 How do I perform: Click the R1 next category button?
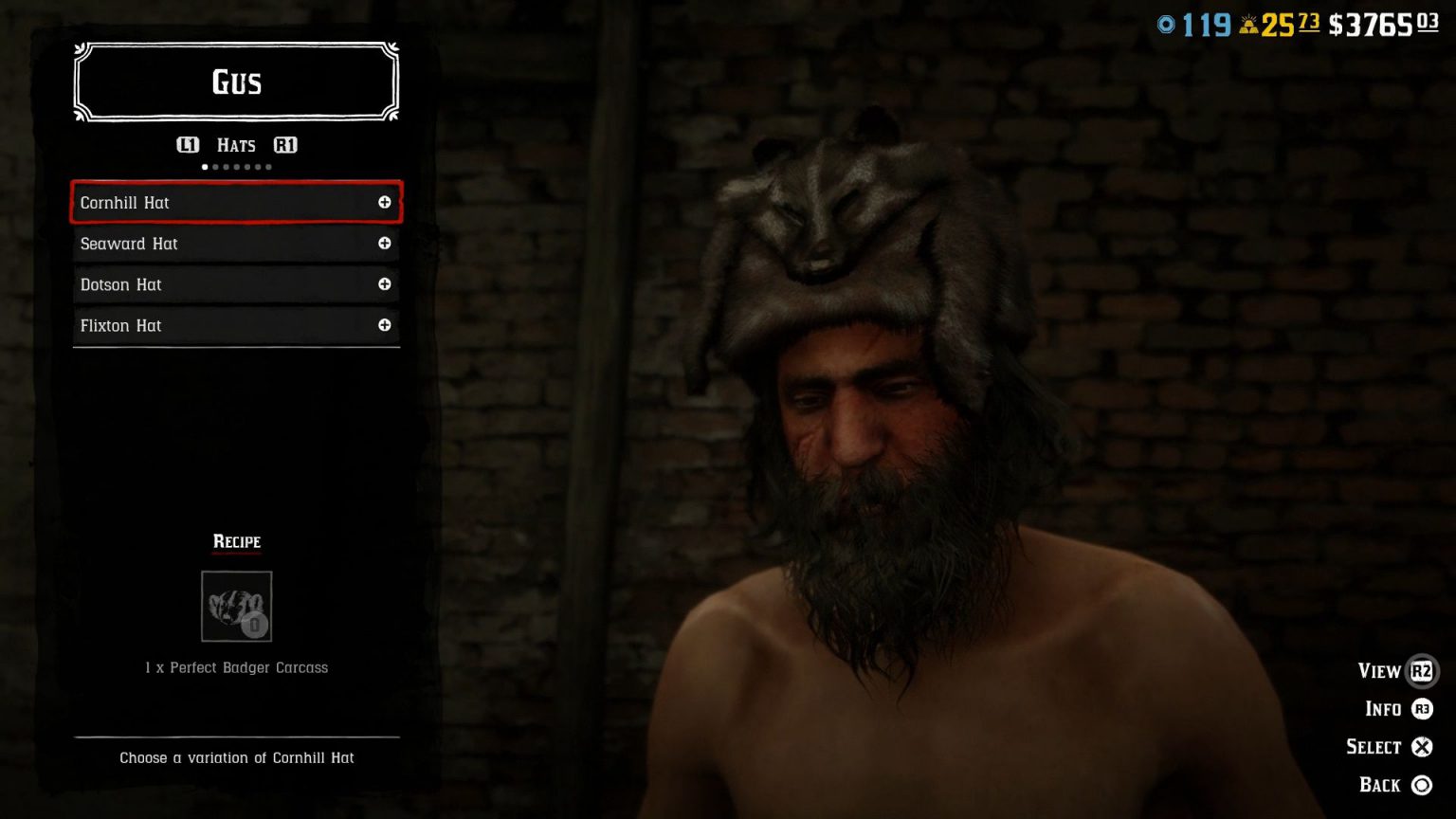(x=285, y=145)
